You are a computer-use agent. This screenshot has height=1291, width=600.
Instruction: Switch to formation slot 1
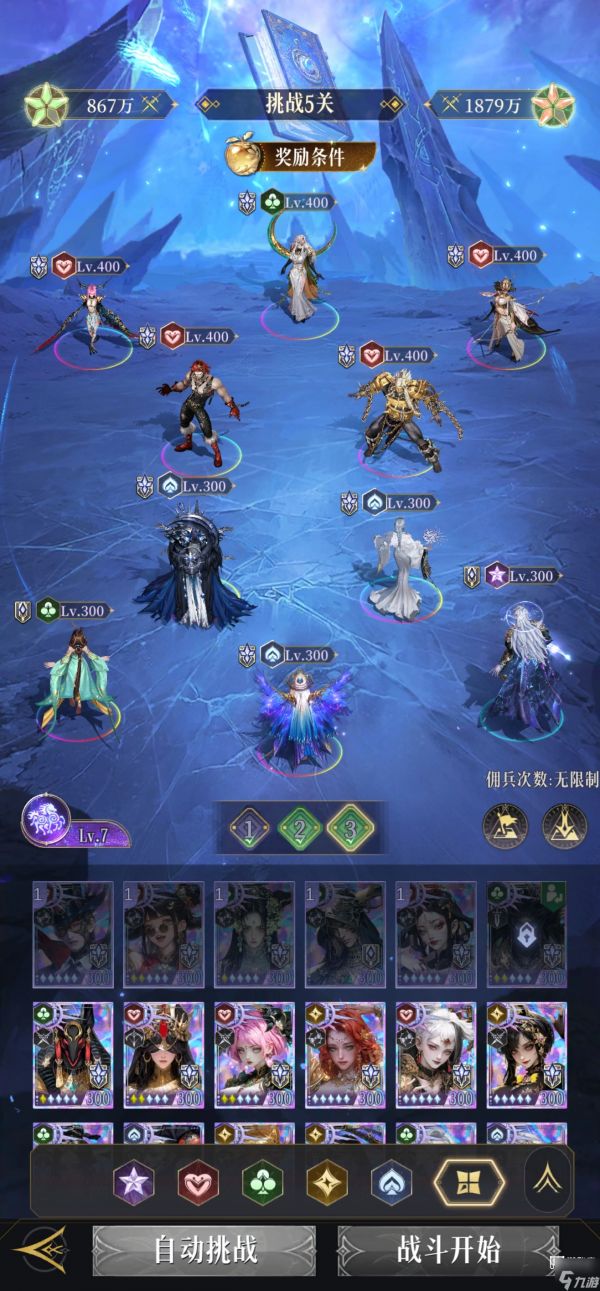[x=249, y=828]
